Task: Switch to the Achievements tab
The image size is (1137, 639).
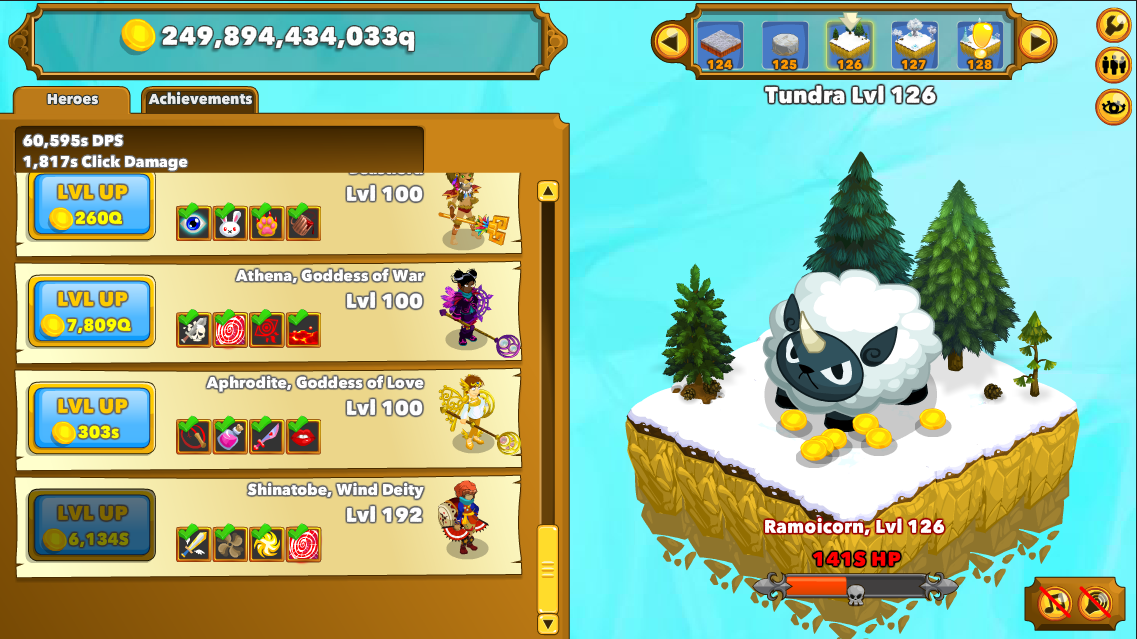Action: 200,100
